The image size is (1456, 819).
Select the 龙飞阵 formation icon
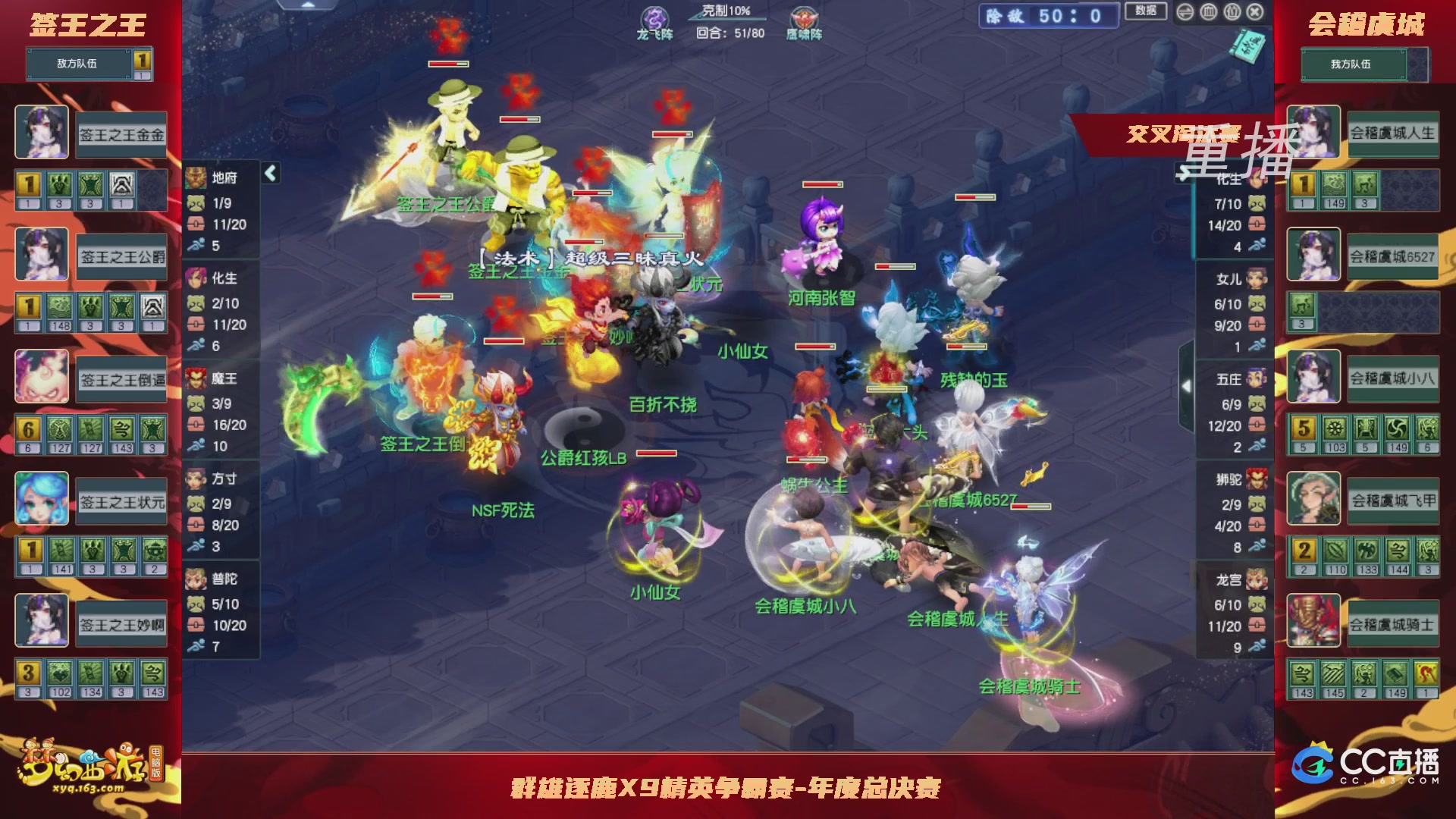point(657,15)
